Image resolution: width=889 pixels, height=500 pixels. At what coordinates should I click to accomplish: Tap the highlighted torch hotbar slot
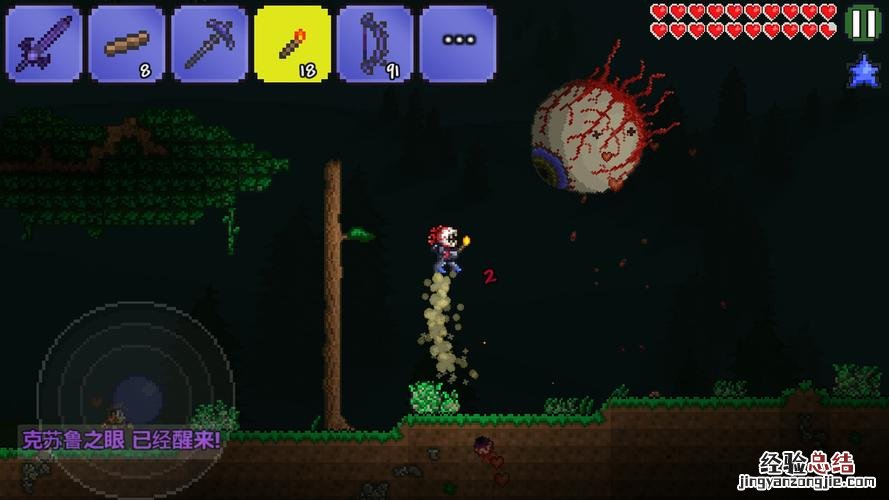pos(293,43)
